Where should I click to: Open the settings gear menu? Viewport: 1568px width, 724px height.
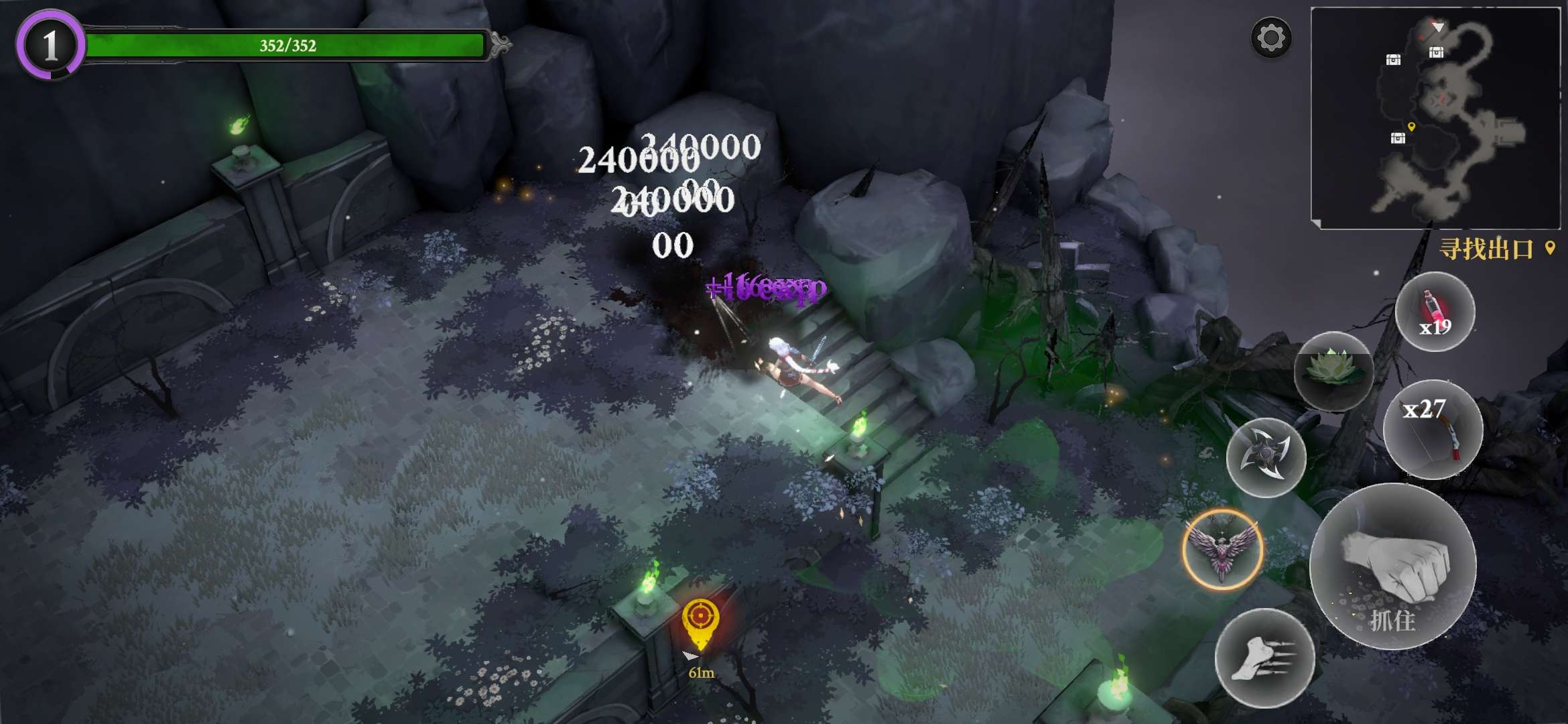point(1270,38)
